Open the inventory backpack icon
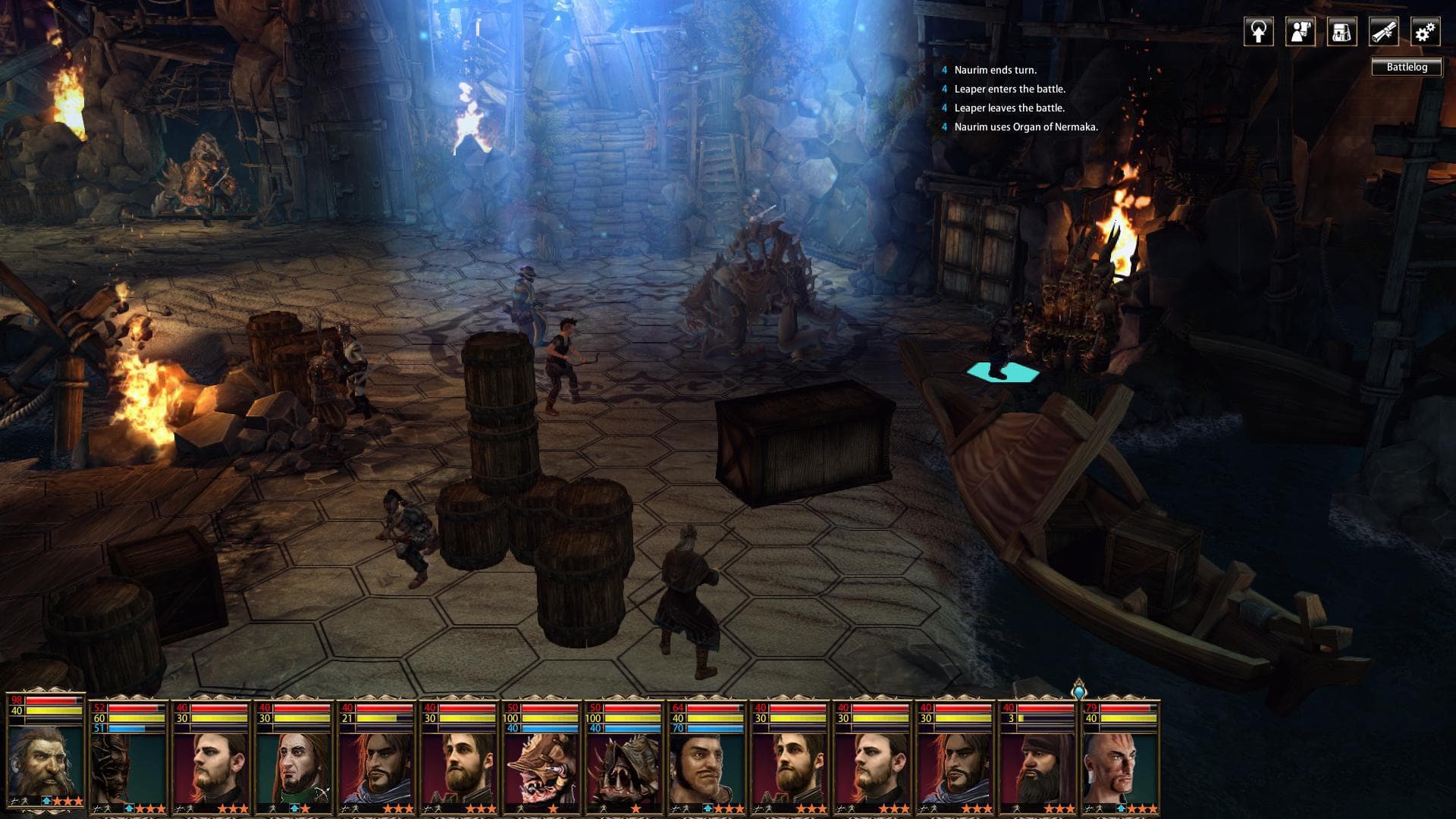The width and height of the screenshot is (1456, 819). (1342, 32)
